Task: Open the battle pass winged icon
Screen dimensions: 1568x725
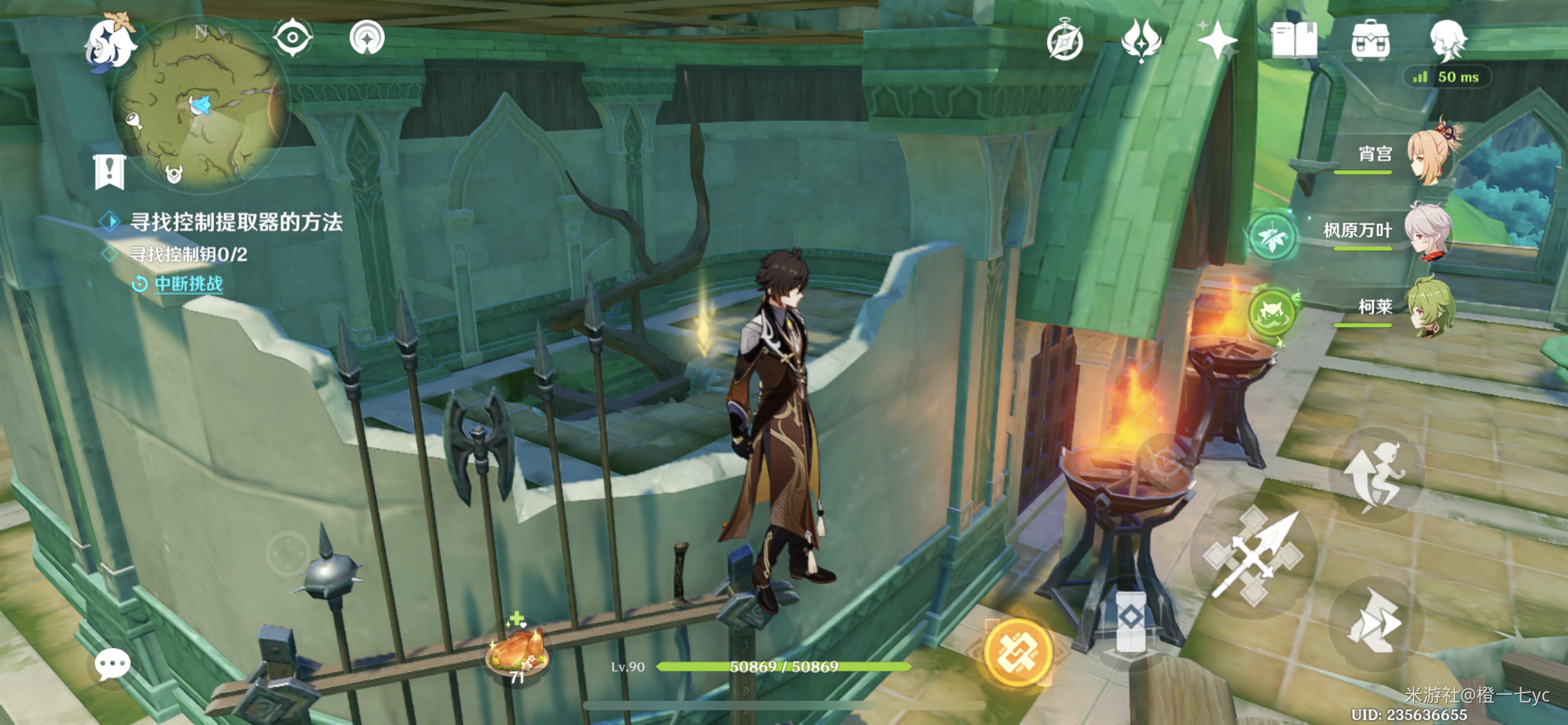Action: point(1141,40)
